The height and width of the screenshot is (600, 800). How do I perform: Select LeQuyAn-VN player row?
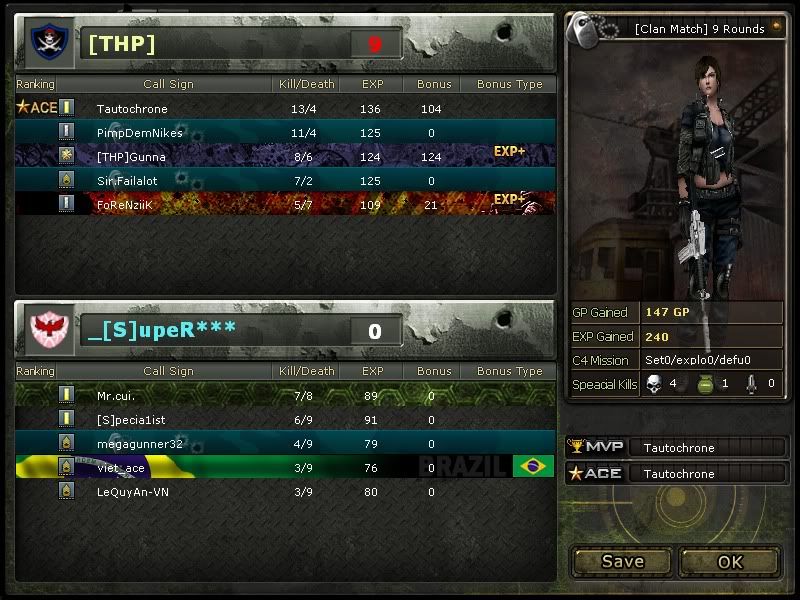coord(285,491)
